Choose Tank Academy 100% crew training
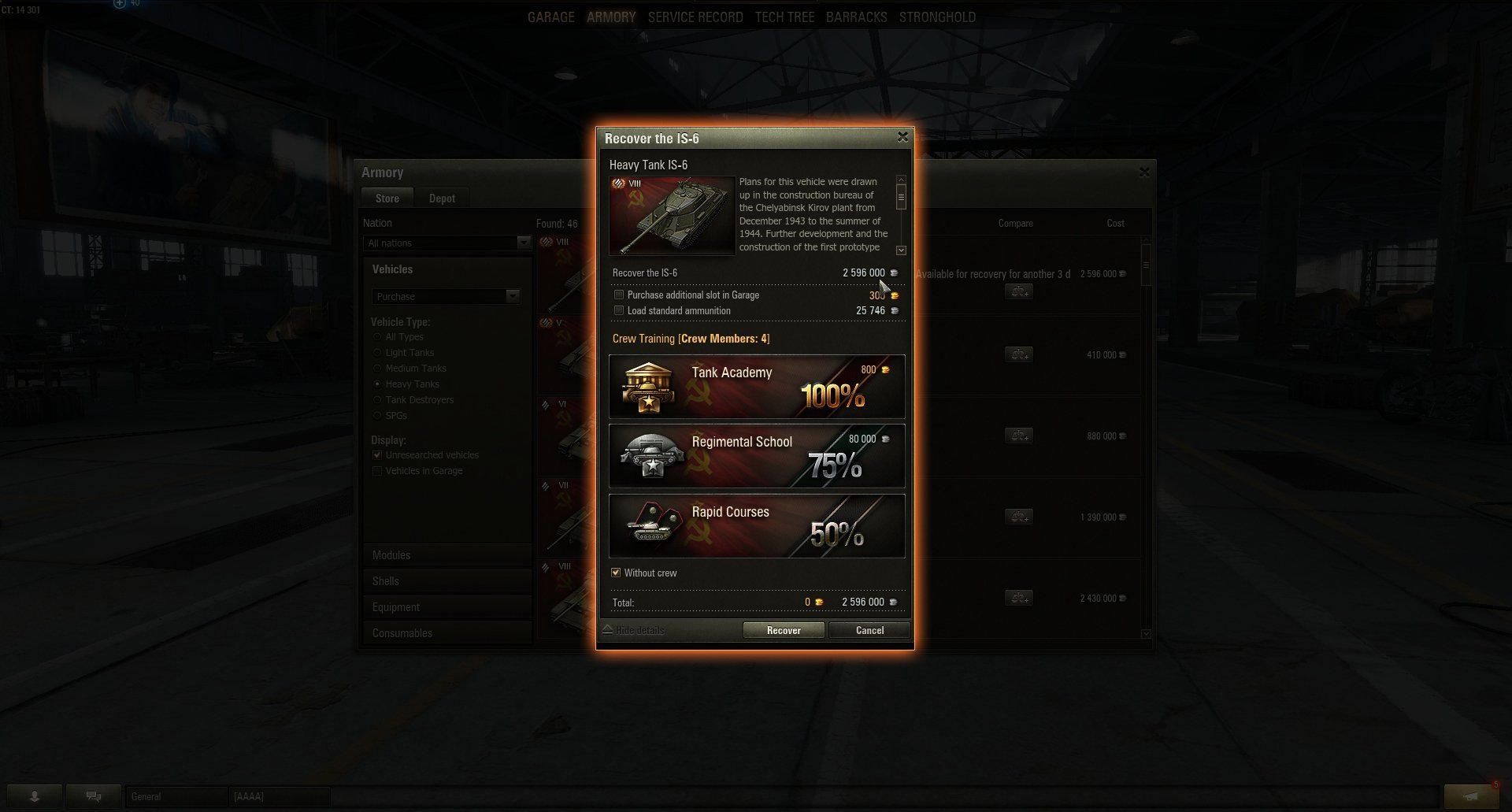The width and height of the screenshot is (1512, 812). click(x=756, y=386)
